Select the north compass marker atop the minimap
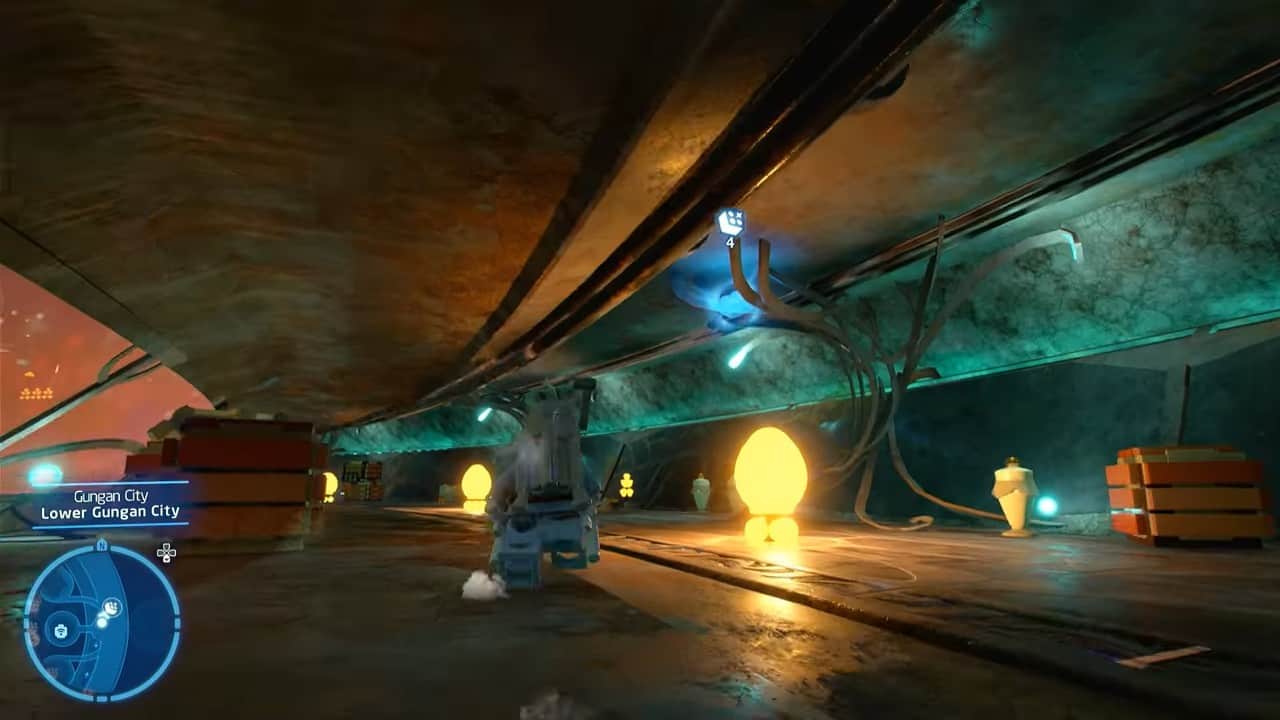This screenshot has width=1280, height=720. pos(102,544)
